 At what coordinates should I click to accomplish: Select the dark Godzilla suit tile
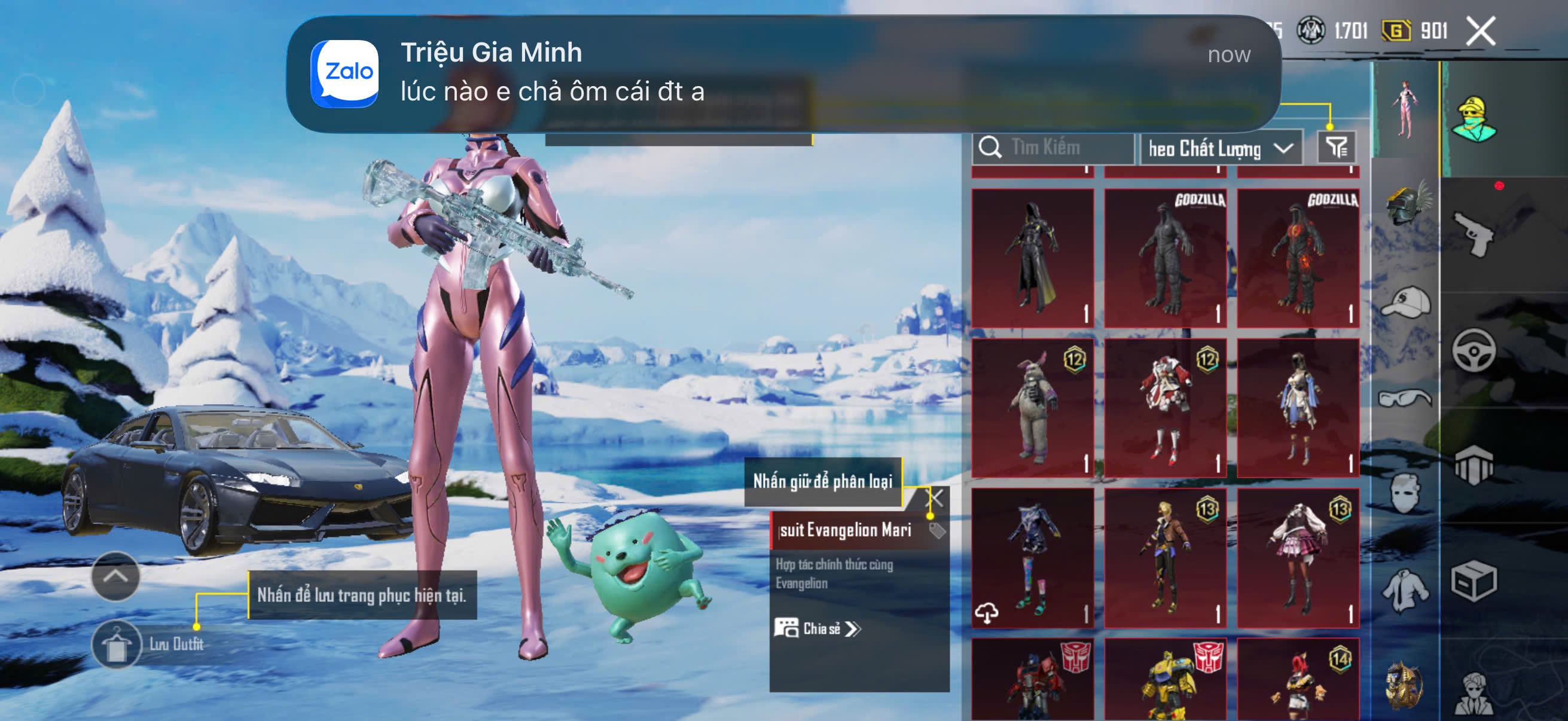point(1164,258)
